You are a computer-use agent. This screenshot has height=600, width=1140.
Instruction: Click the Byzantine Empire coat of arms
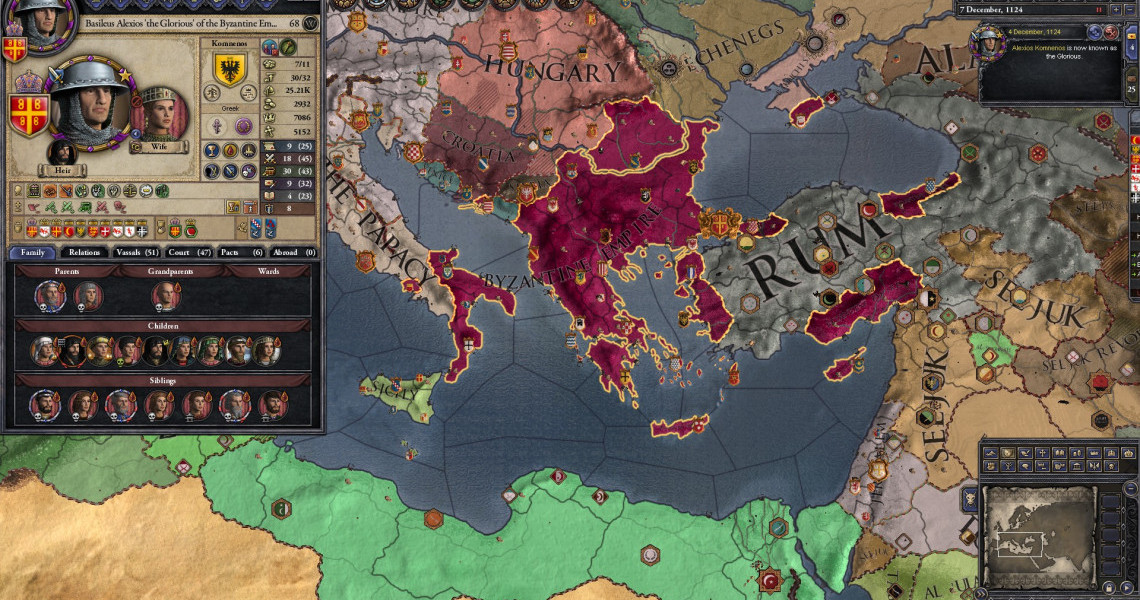(30, 112)
